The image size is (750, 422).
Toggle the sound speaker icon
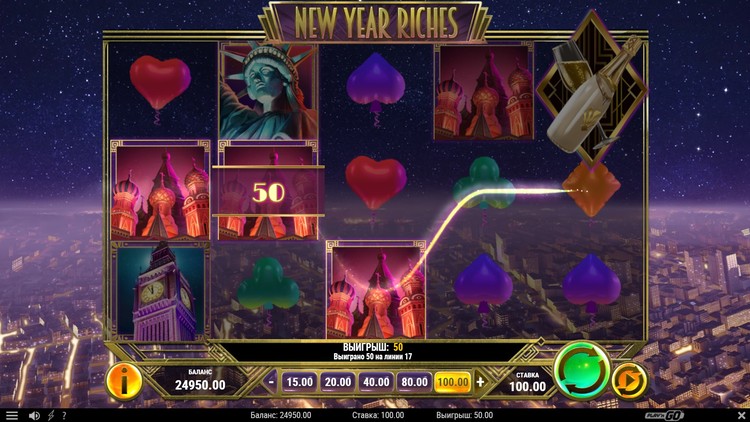point(34,415)
